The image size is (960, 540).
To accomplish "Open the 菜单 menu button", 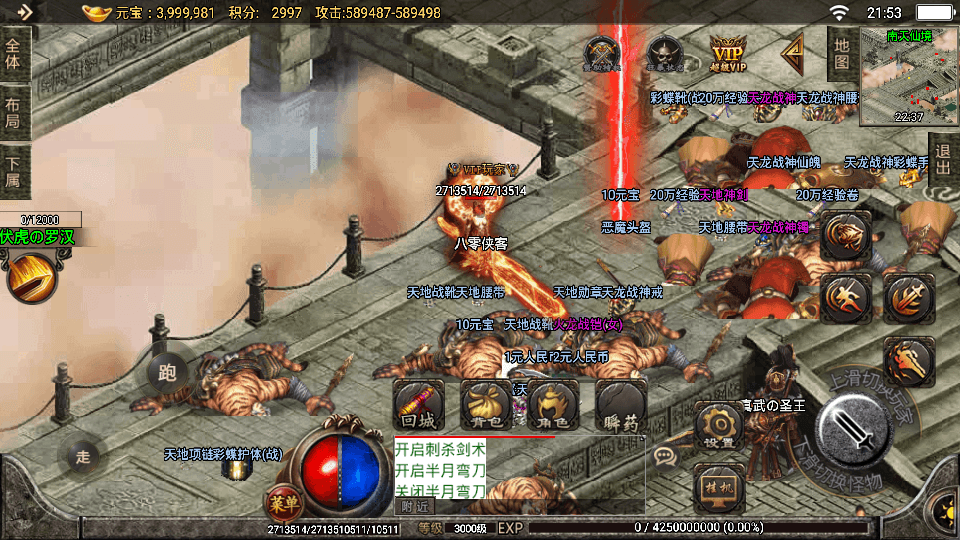I will click(282, 501).
